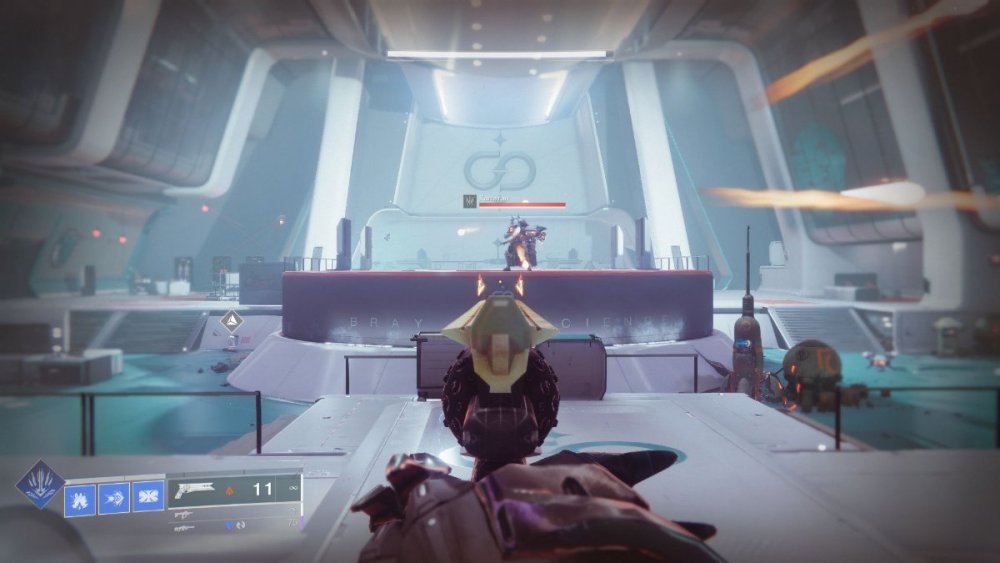Activate the class ability icon

[x=148, y=496]
